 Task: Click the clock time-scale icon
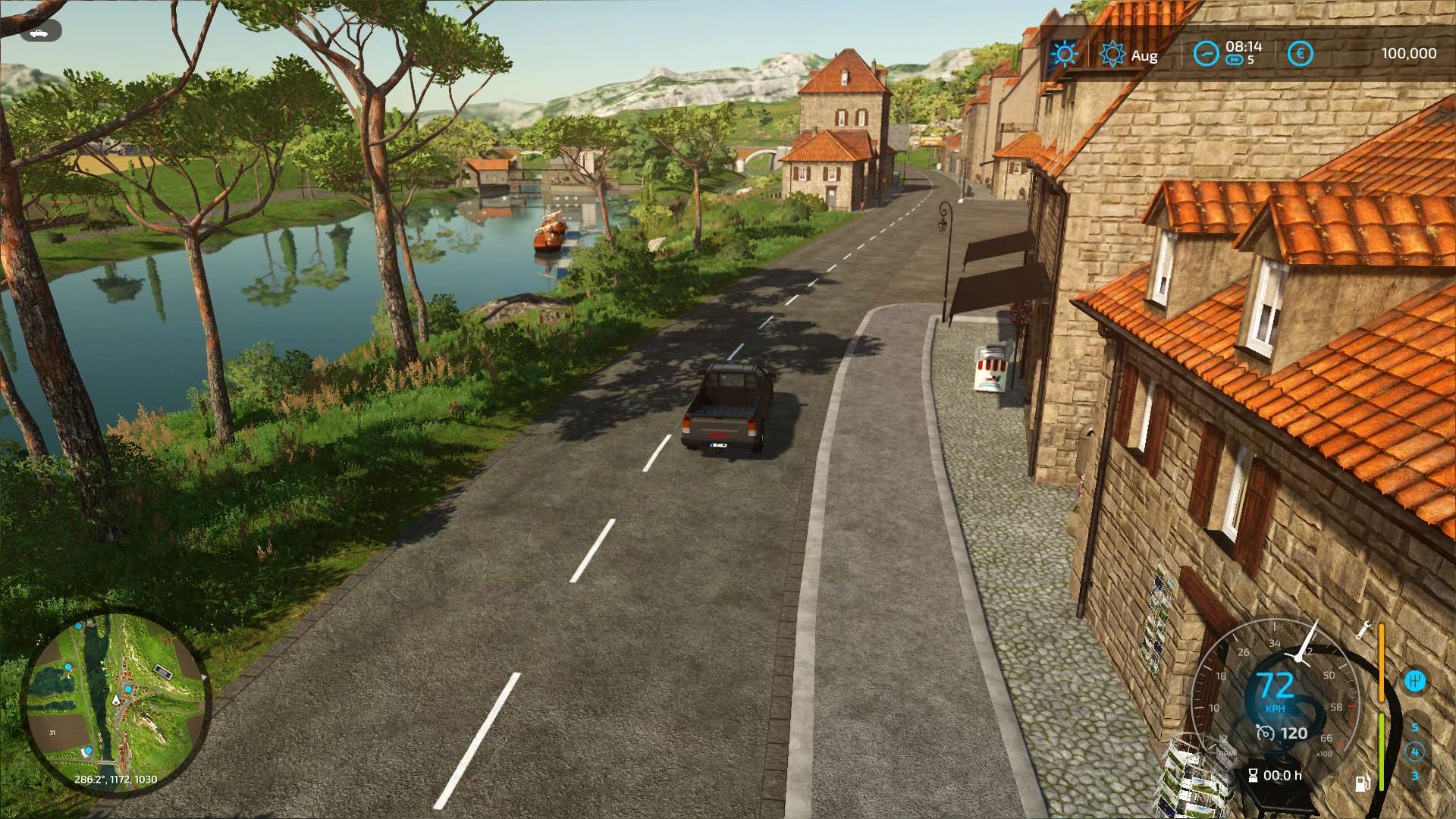click(1205, 54)
